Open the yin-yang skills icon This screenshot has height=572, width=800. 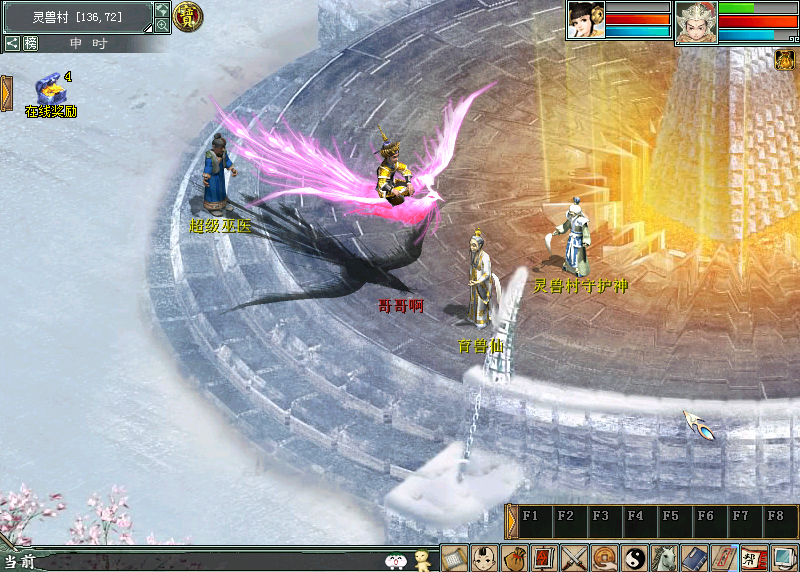click(635, 557)
